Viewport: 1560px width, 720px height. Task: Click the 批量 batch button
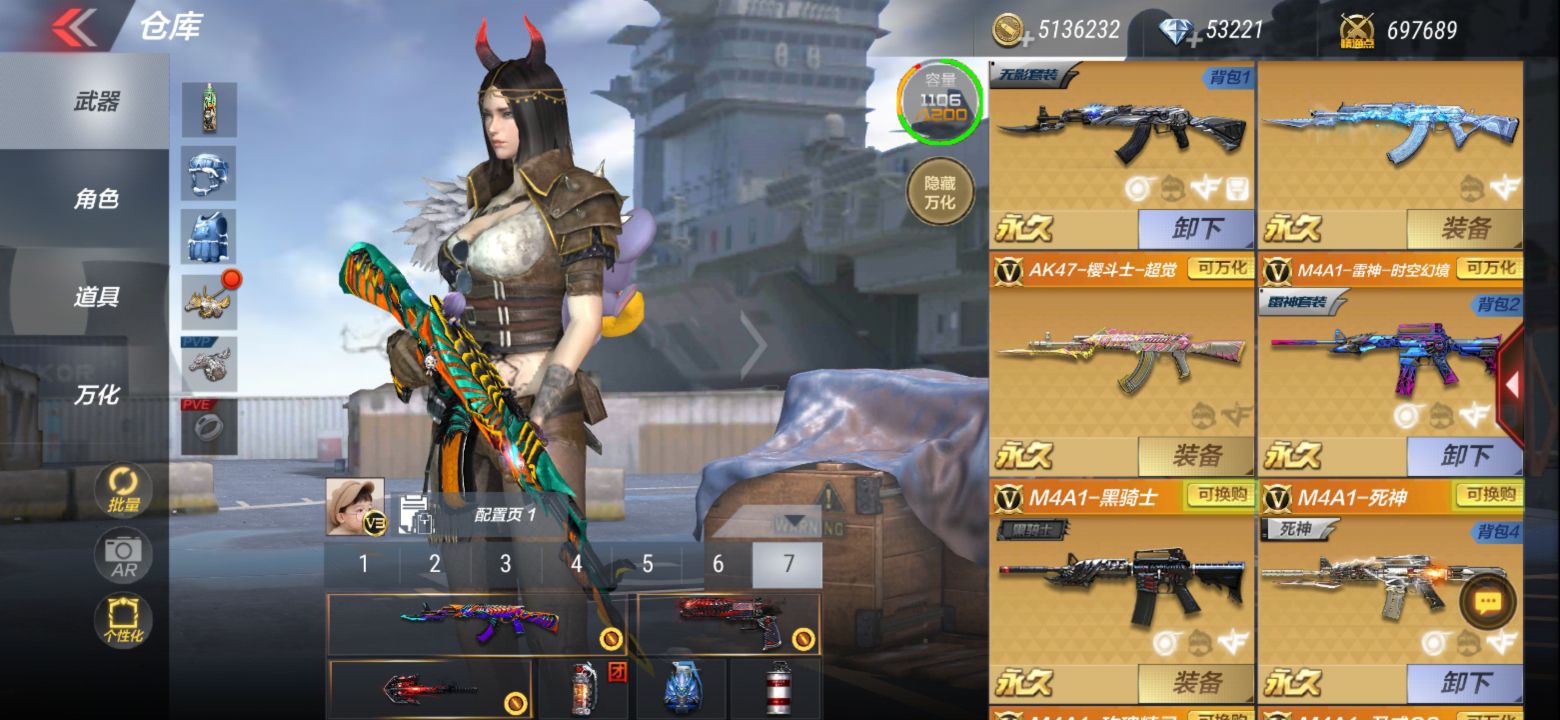124,491
